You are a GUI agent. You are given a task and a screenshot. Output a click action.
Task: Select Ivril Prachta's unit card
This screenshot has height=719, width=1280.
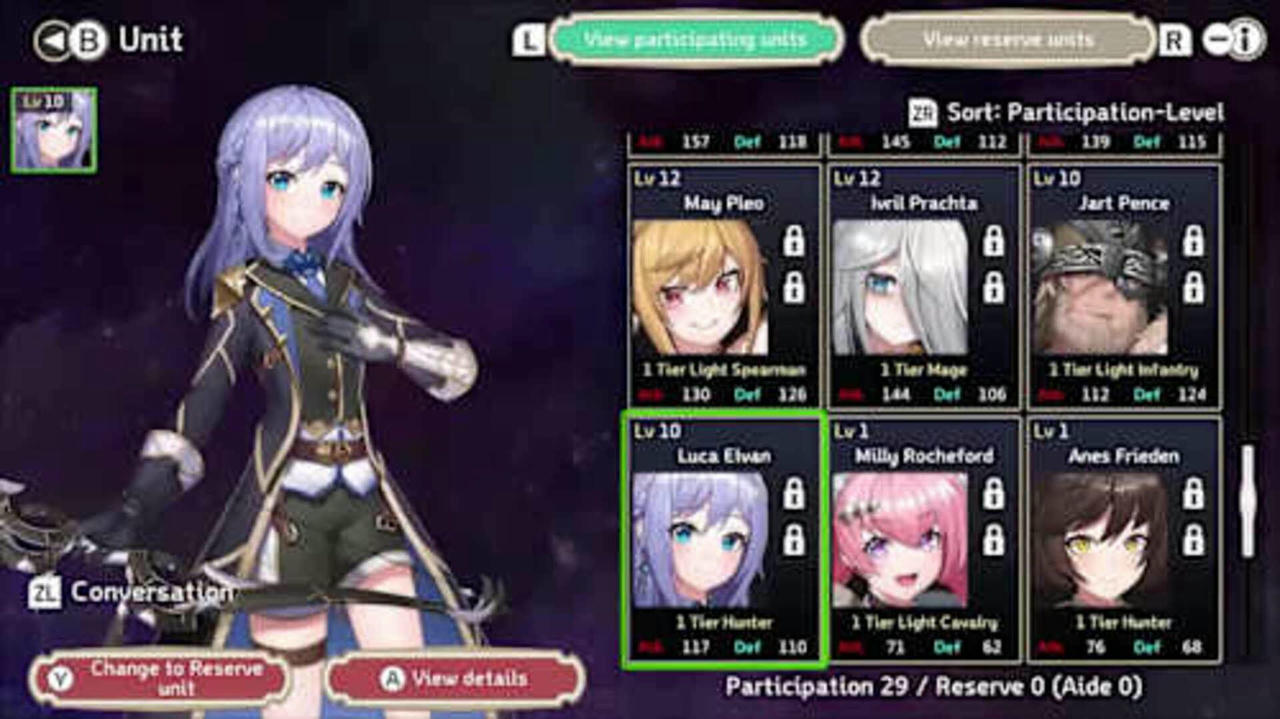(x=923, y=287)
